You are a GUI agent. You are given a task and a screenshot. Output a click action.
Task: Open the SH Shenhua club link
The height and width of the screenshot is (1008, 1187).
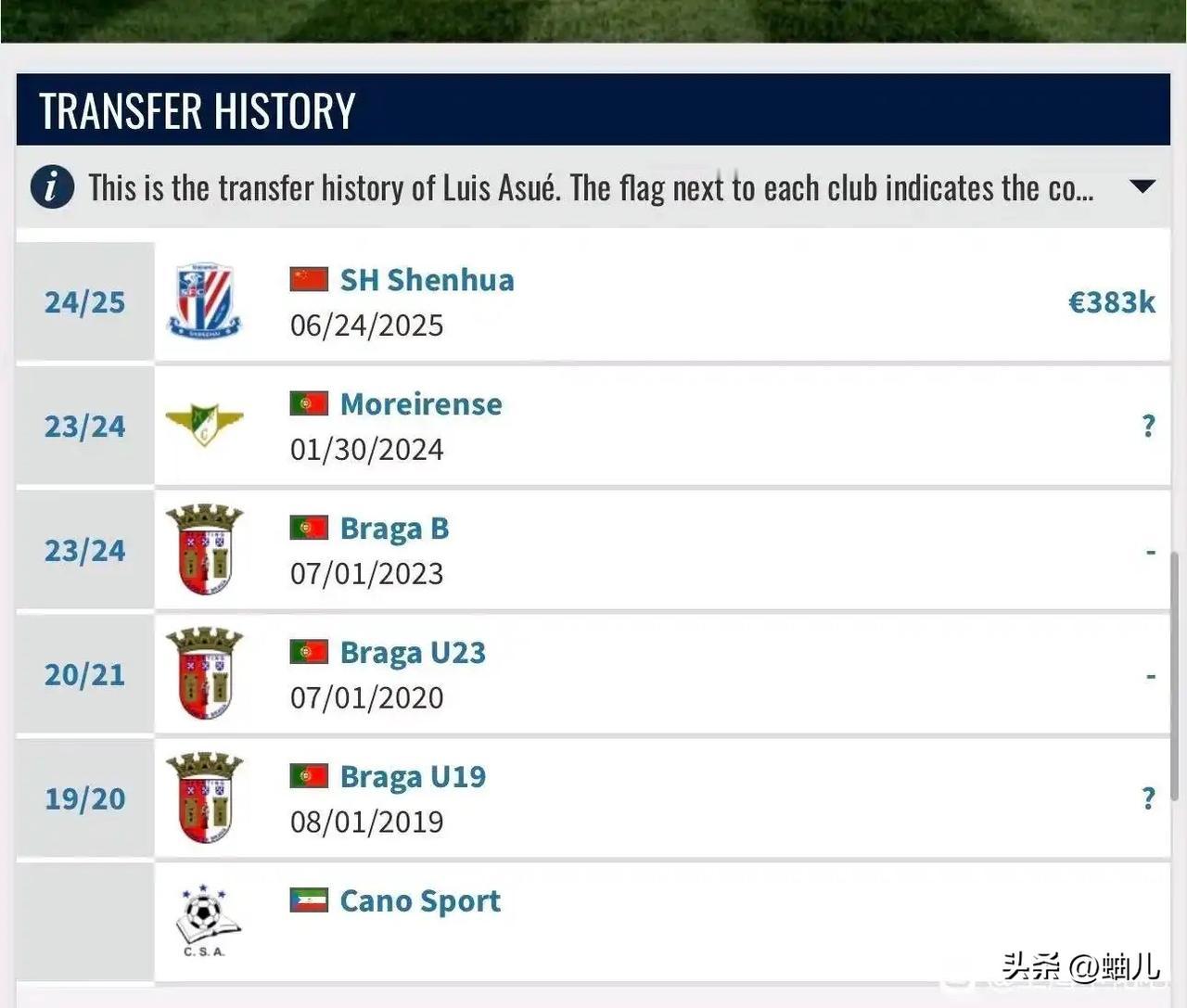click(x=427, y=280)
